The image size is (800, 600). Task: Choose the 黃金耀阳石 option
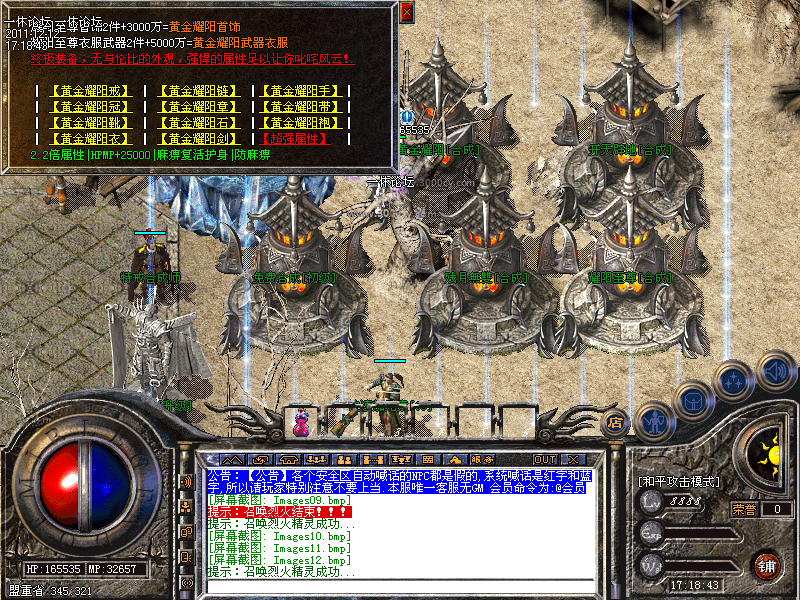pos(201,123)
